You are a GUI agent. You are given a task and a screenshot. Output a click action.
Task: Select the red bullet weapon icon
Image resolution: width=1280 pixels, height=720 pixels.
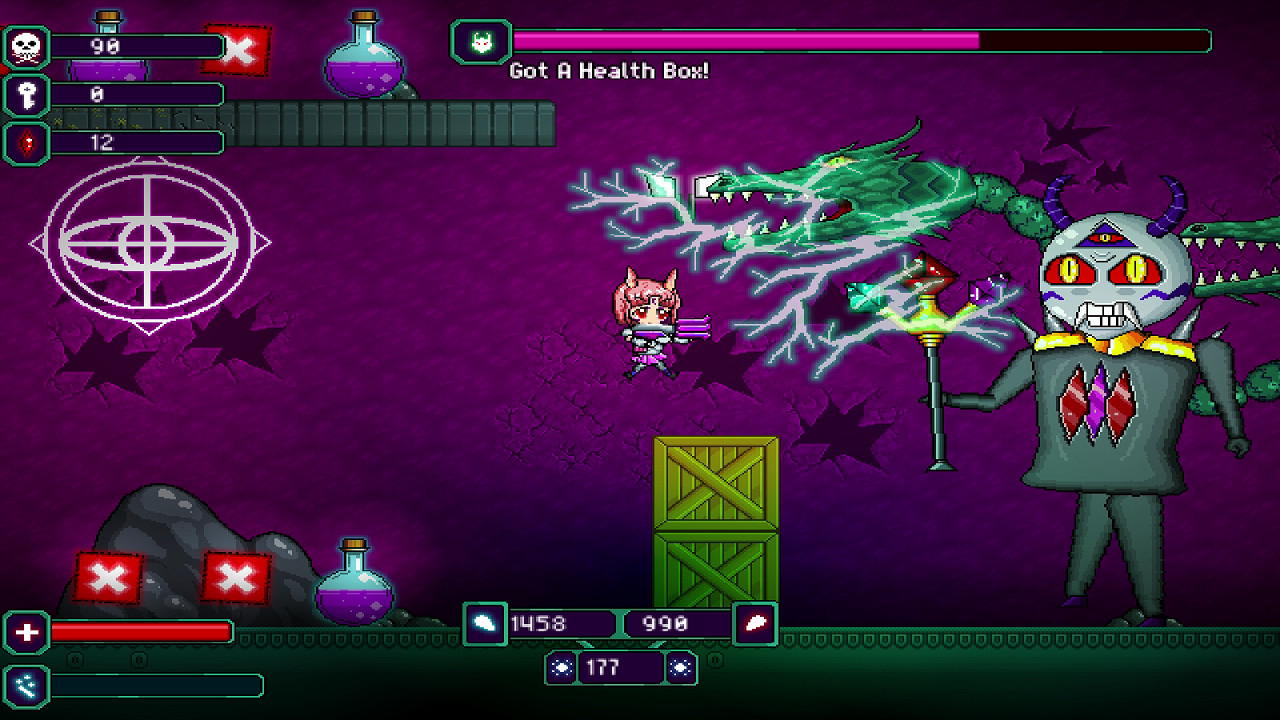click(755, 623)
